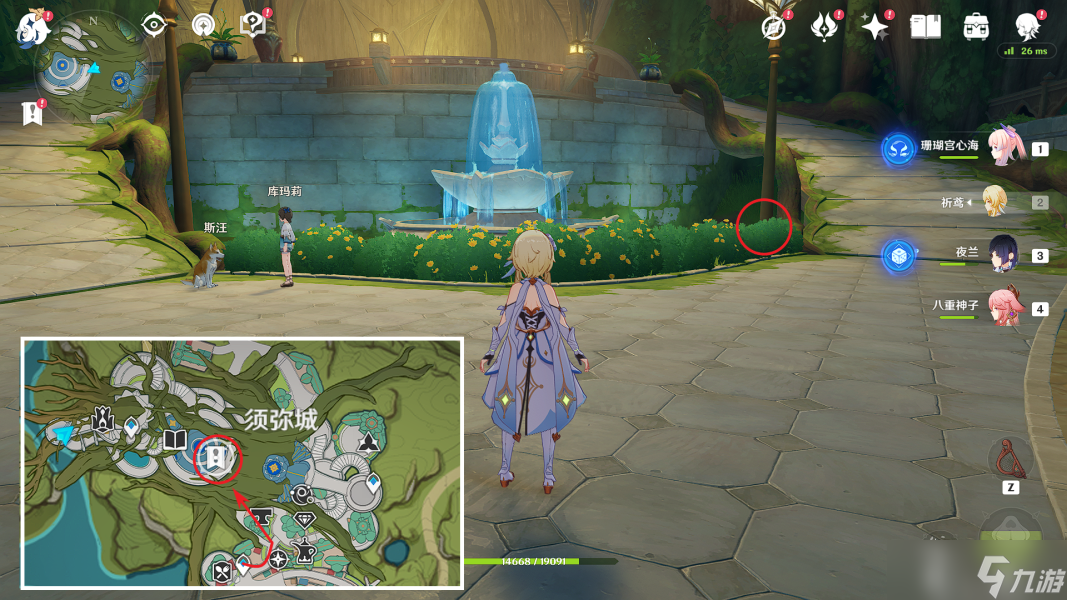Open the wish four-pointed star icon
Viewport: 1067px width, 600px height.
[x=875, y=27]
